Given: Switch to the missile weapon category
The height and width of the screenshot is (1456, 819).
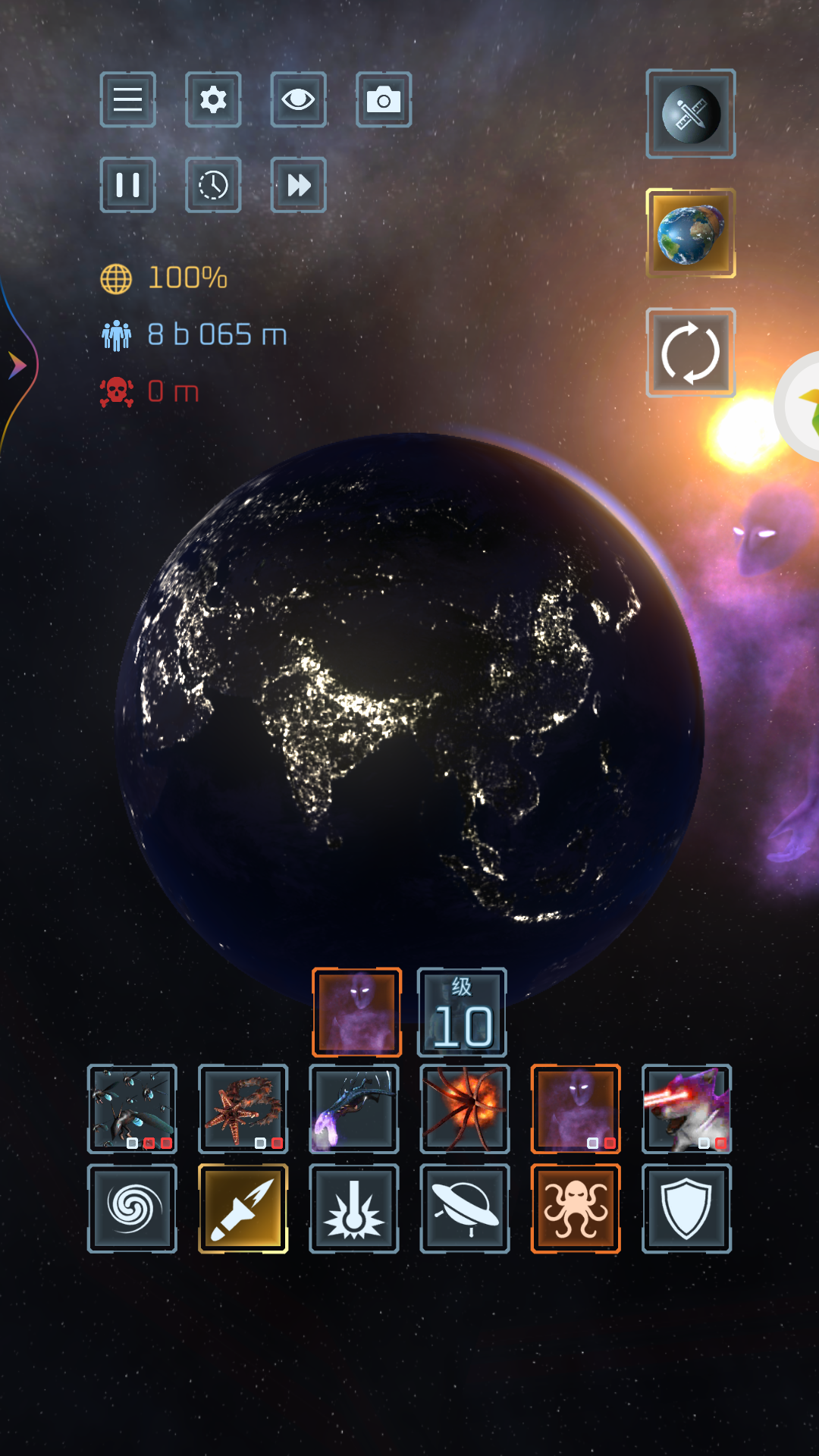Looking at the screenshot, I should (243, 1208).
